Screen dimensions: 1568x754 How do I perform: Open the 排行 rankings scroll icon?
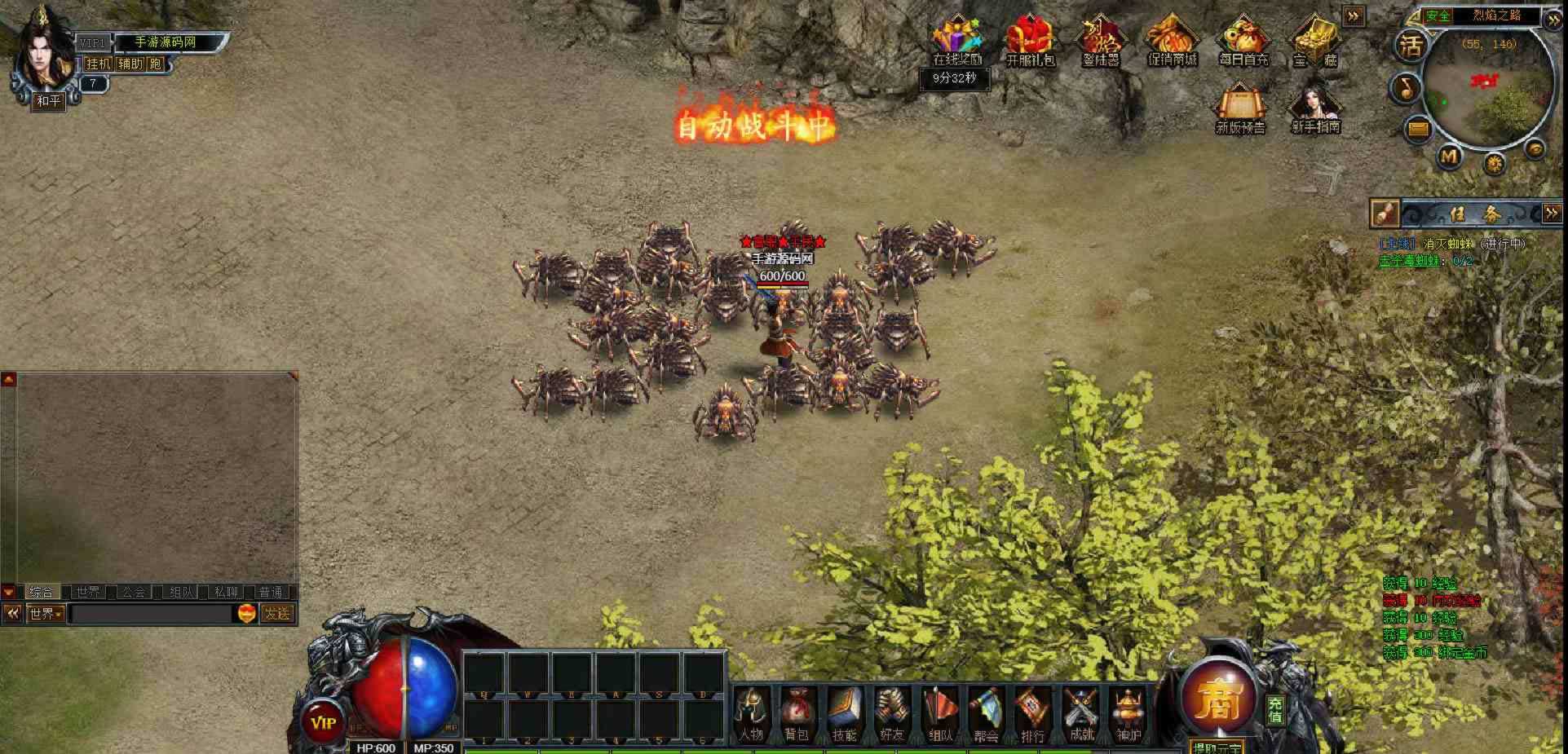[x=1032, y=714]
